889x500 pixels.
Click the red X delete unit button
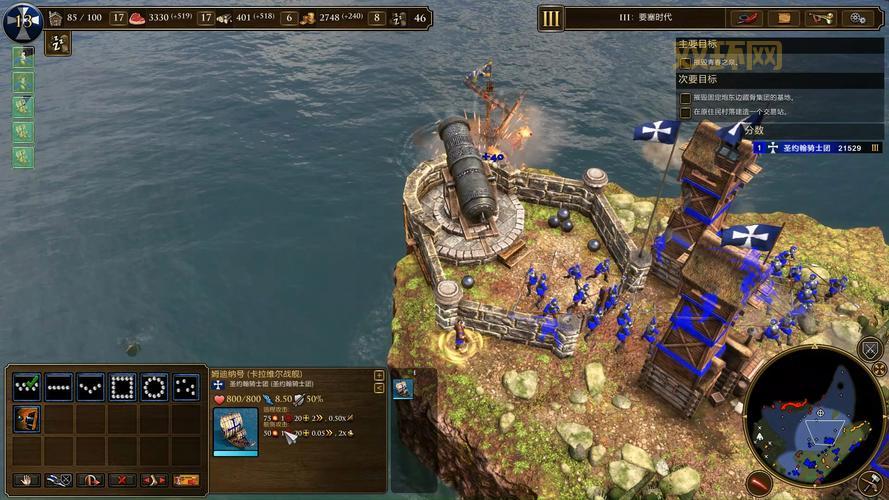pos(122,480)
